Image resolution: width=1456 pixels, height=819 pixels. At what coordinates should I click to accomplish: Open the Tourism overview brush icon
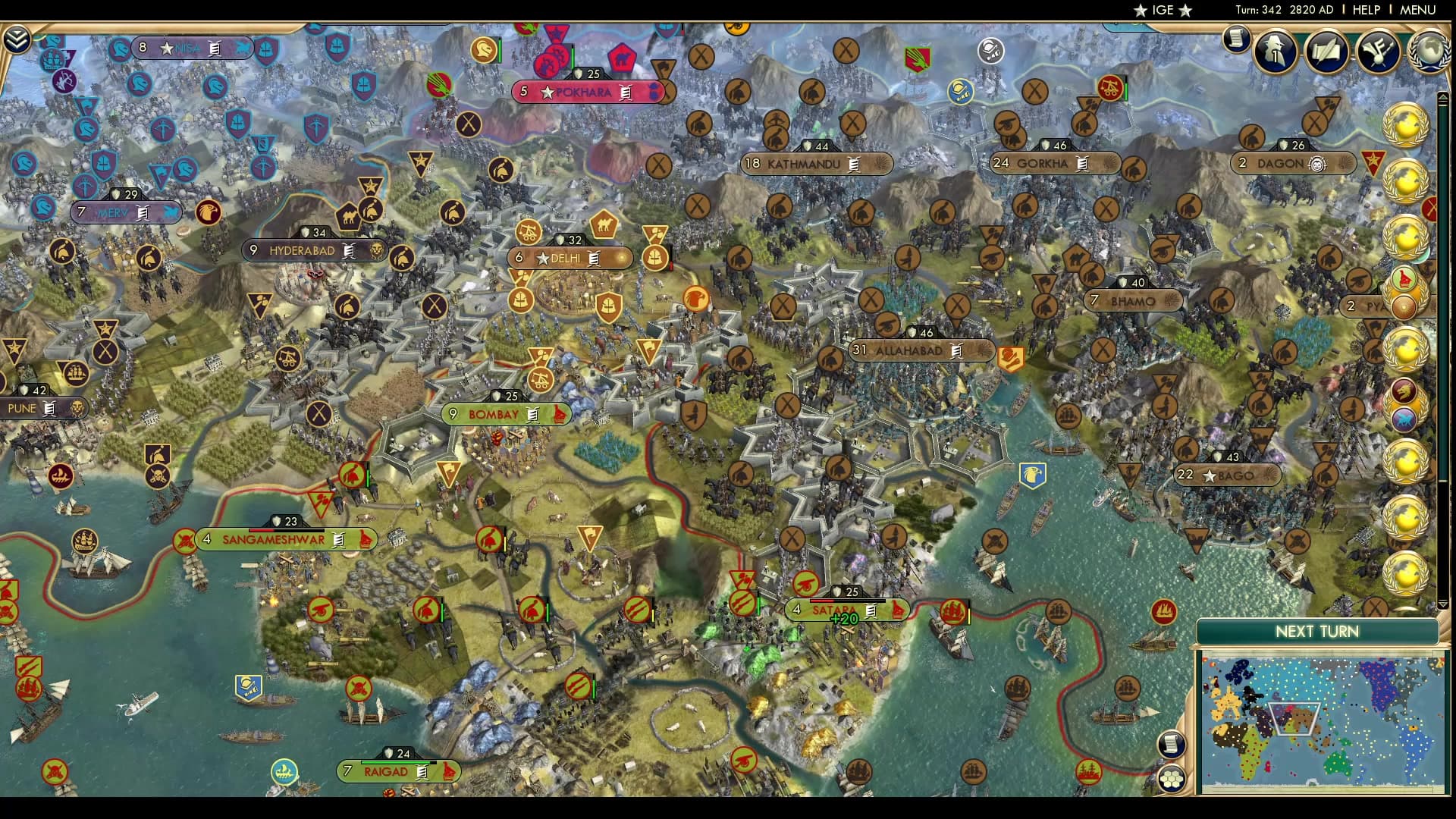[1378, 52]
